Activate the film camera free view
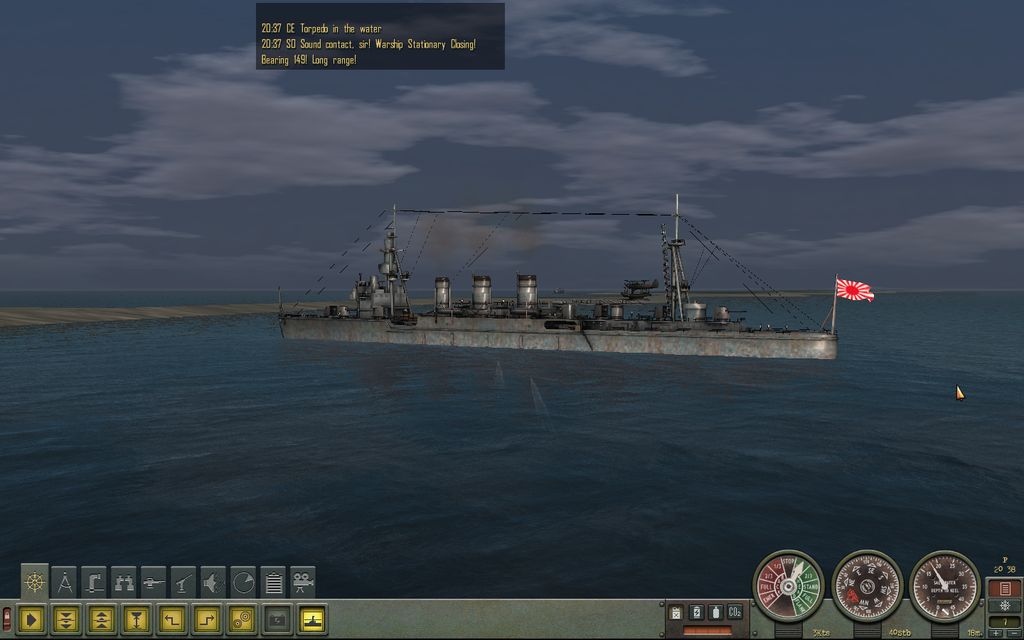This screenshot has width=1024, height=640. 302,581
